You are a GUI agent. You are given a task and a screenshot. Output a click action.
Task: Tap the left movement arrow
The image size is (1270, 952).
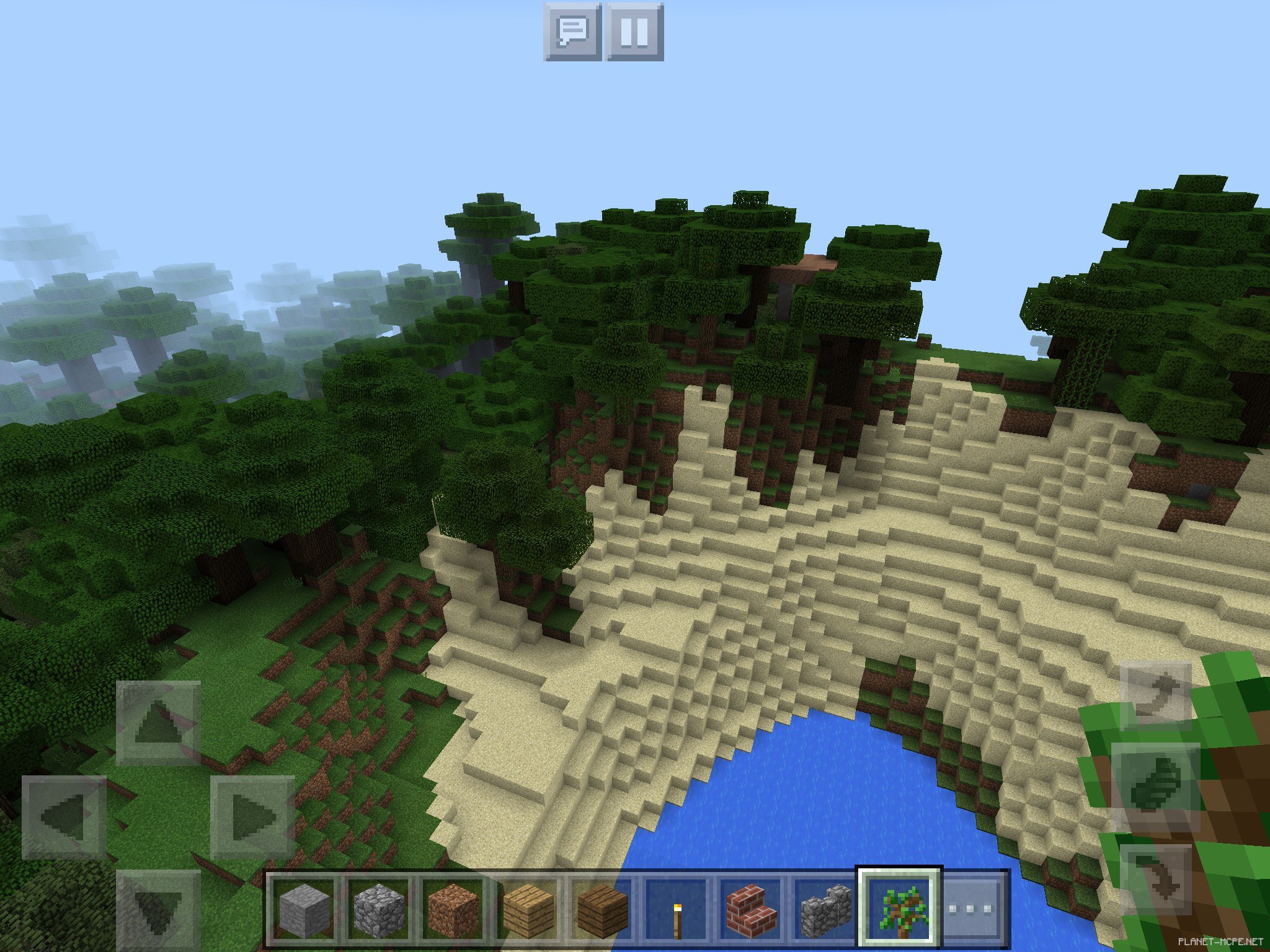pyautogui.click(x=64, y=817)
